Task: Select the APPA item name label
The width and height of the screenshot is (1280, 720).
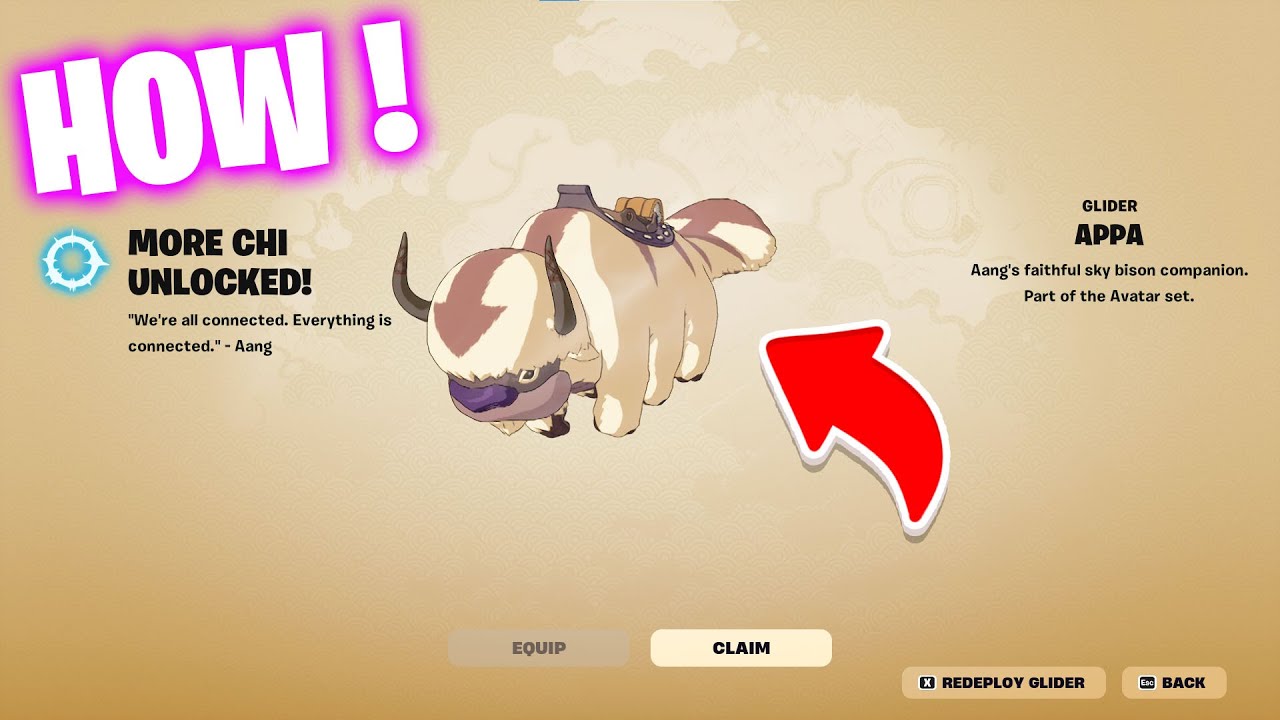Action: 1110,235
